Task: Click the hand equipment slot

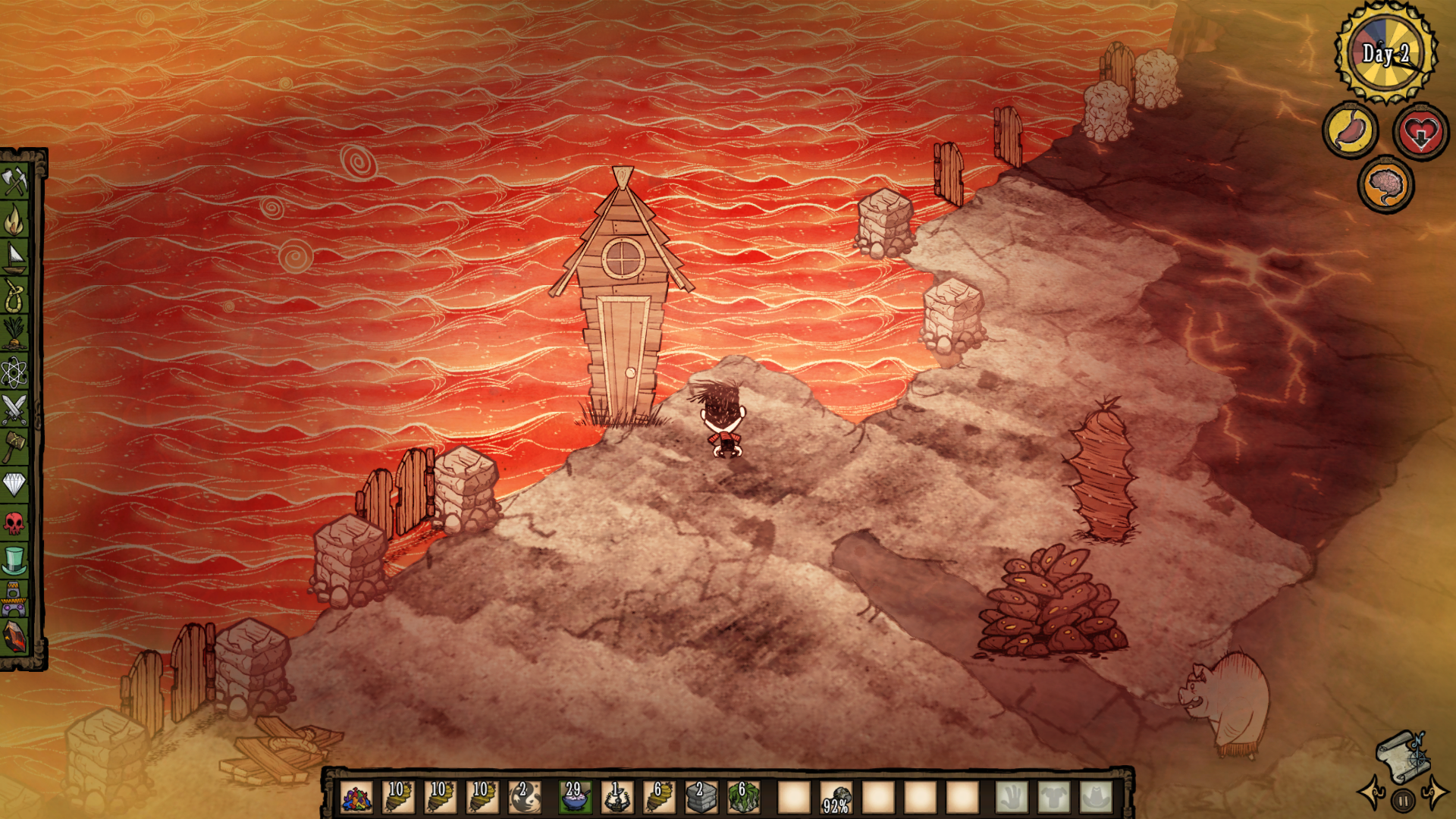Action: (x=1012, y=798)
